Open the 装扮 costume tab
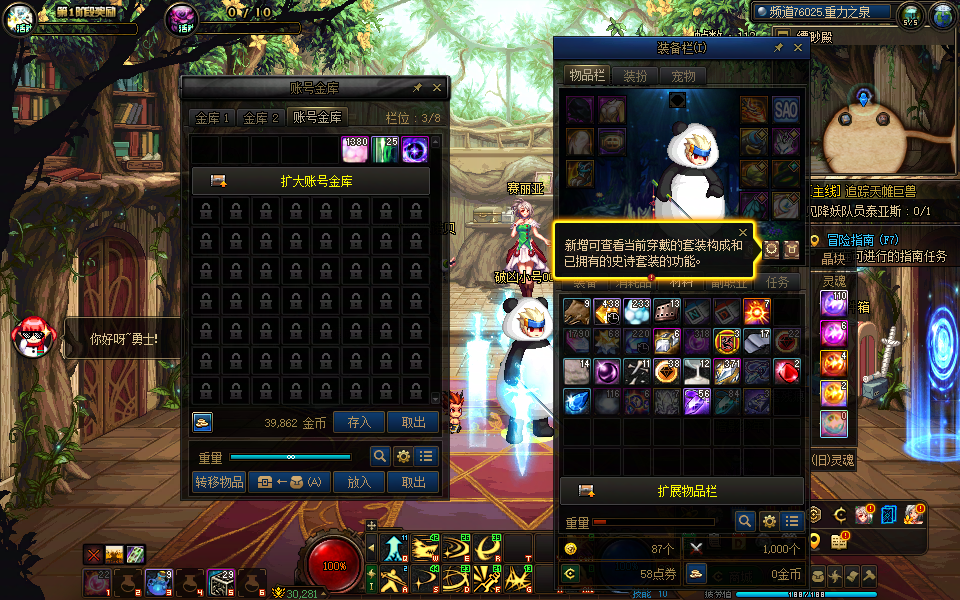The height and width of the screenshot is (600, 960). [x=635, y=76]
